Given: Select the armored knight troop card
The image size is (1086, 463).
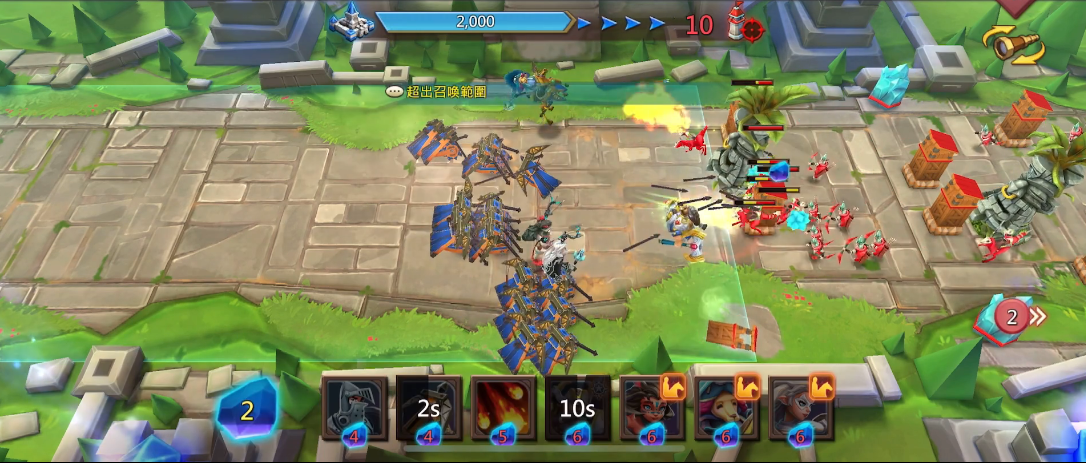Looking at the screenshot, I should (355, 408).
